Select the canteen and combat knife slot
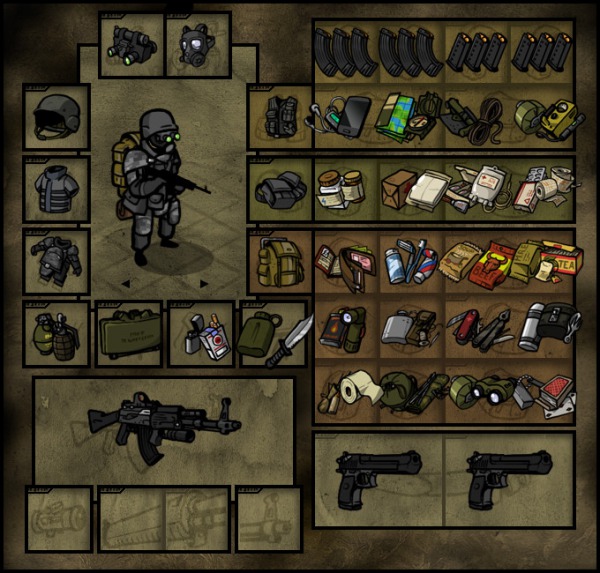The image size is (600, 573). 272,334
